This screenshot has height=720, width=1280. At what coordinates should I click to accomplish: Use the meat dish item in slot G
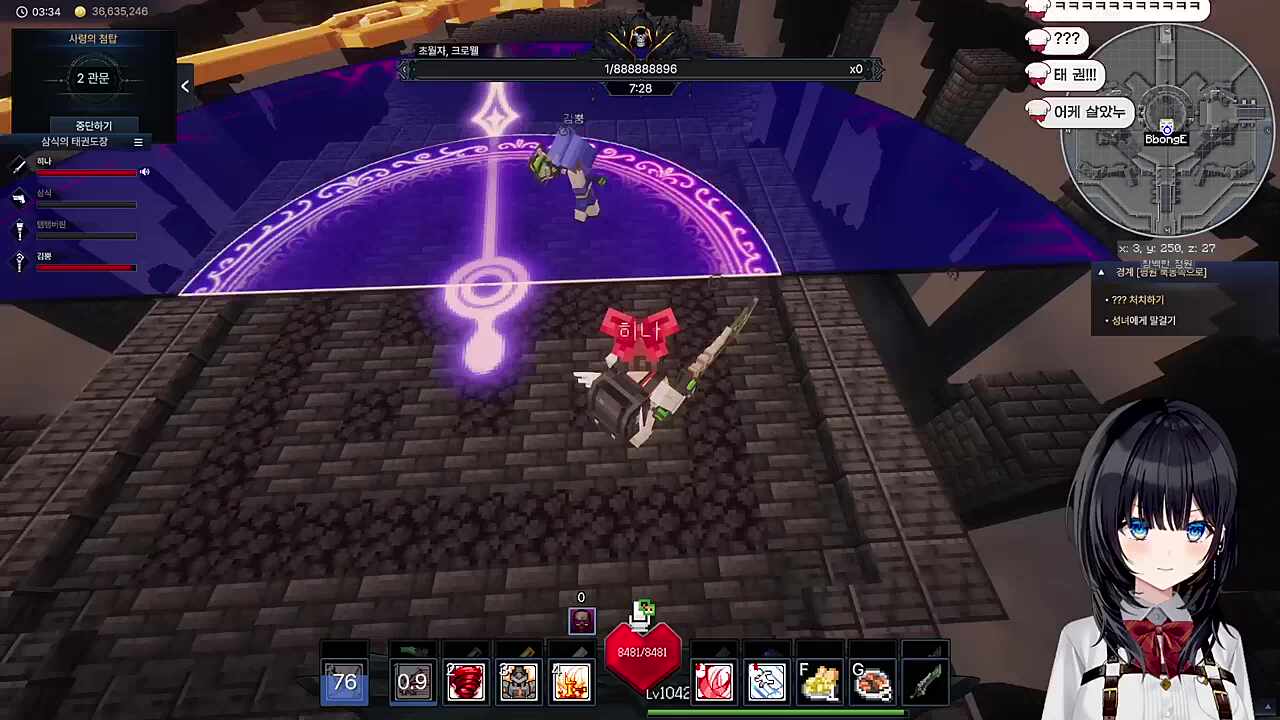873,682
